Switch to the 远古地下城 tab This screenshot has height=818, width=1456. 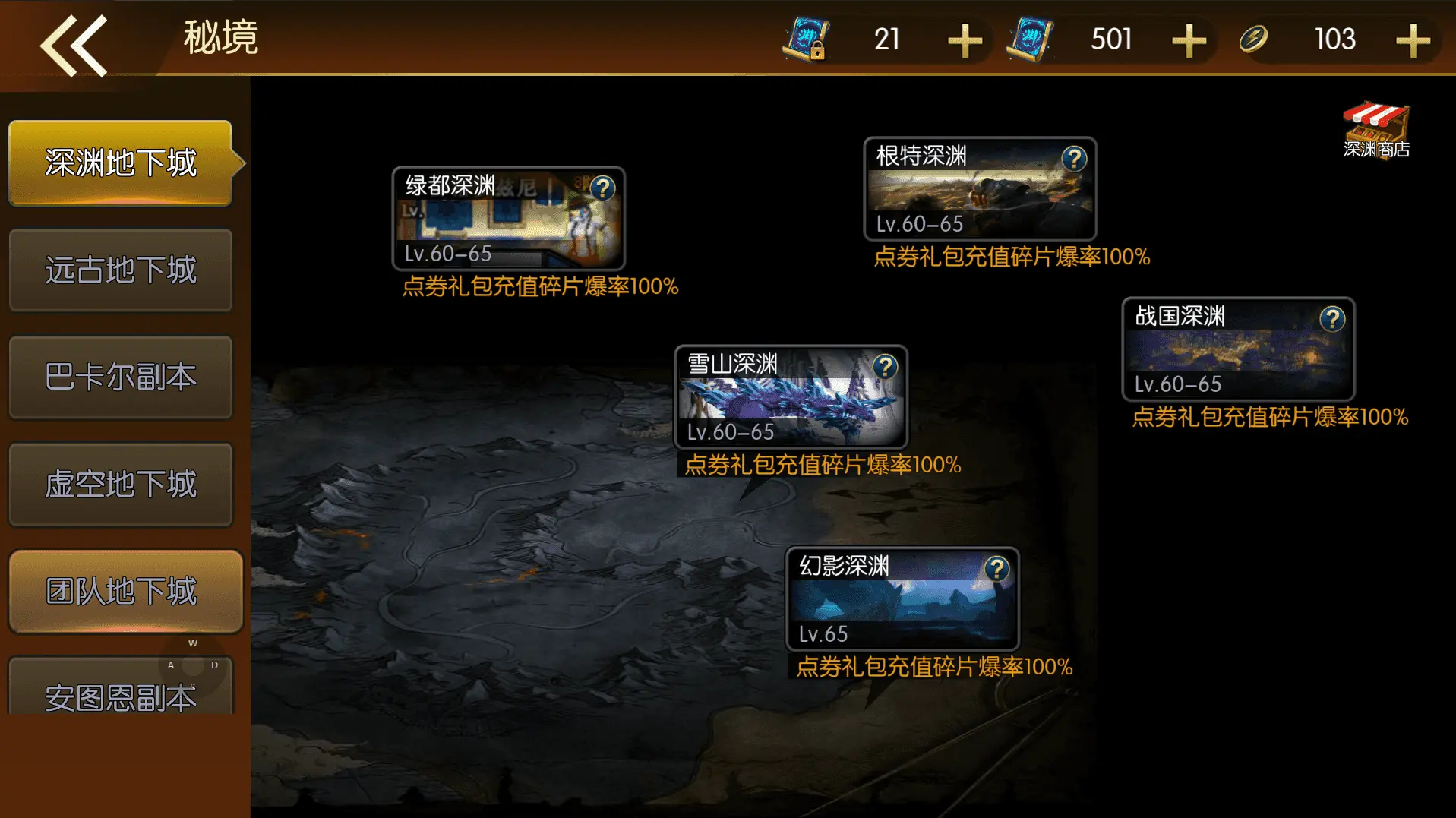point(122,270)
